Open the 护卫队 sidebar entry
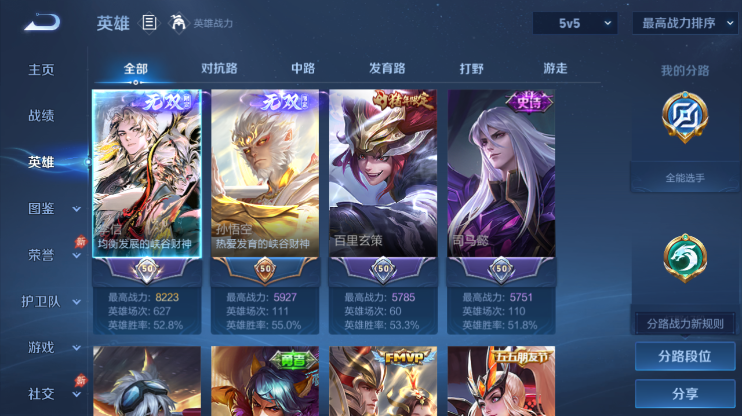742x416 pixels. [x=41, y=301]
